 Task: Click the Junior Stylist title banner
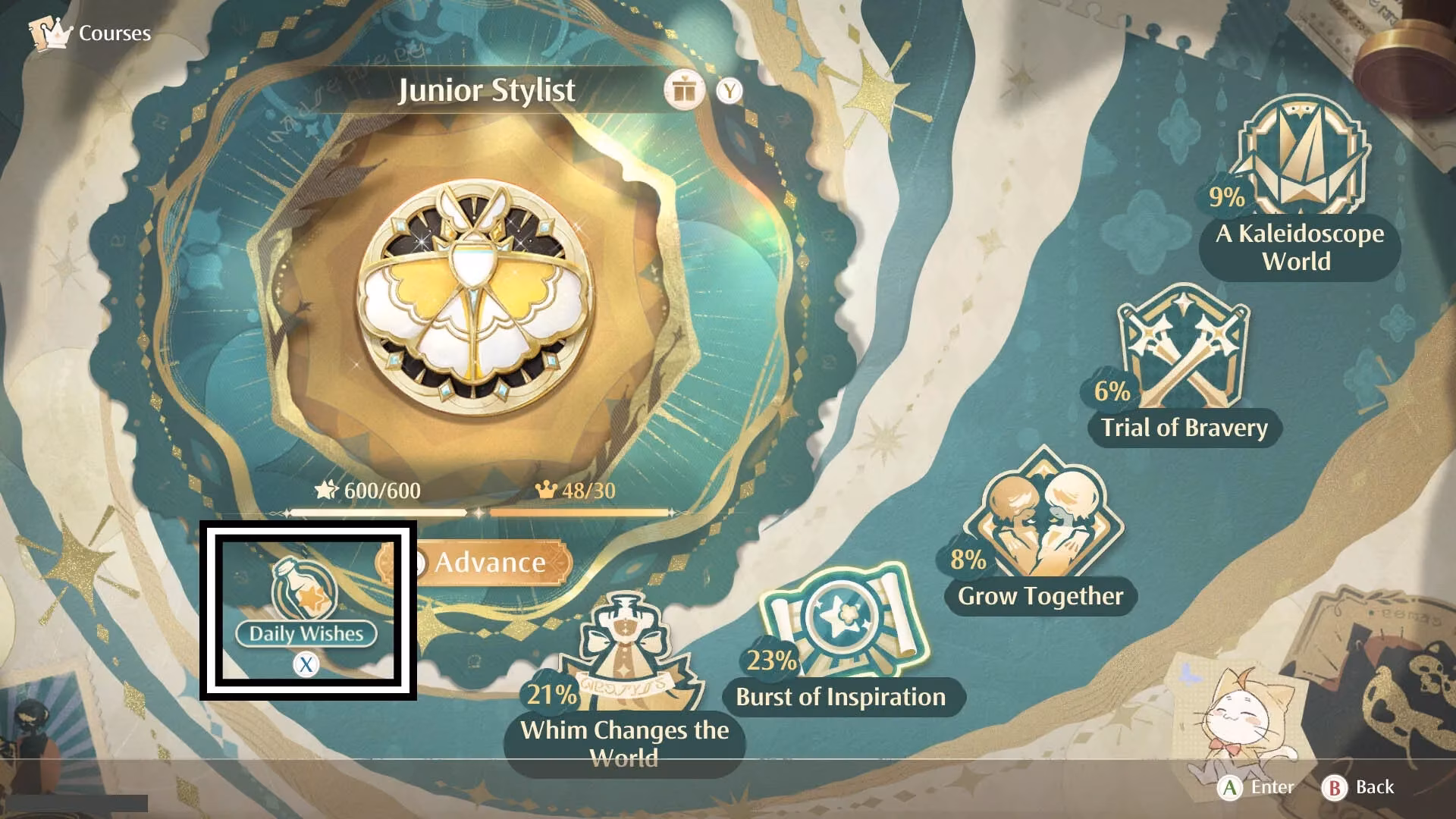pyautogui.click(x=488, y=90)
